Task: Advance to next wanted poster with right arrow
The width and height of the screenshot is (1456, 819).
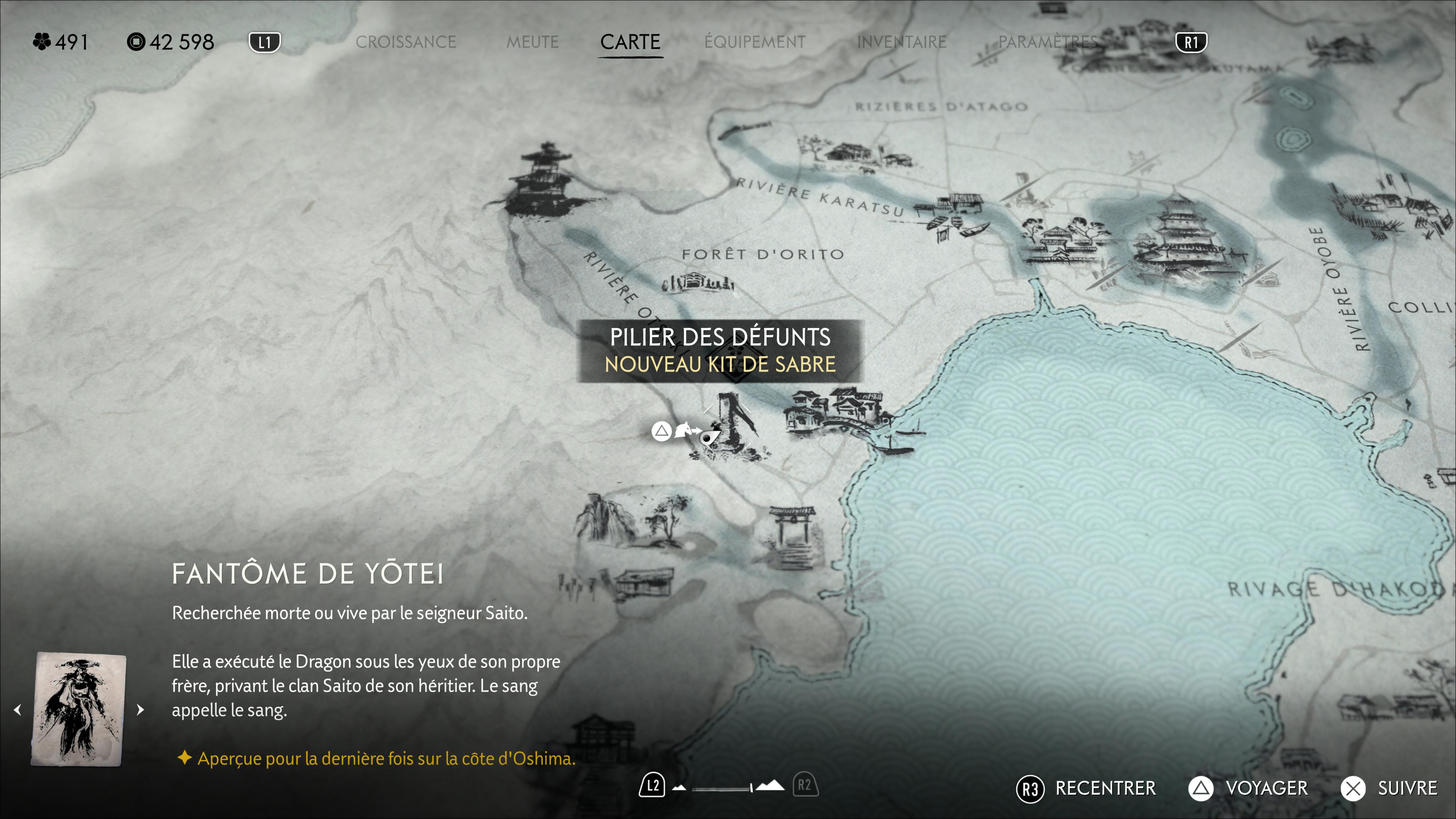Action: point(141,709)
